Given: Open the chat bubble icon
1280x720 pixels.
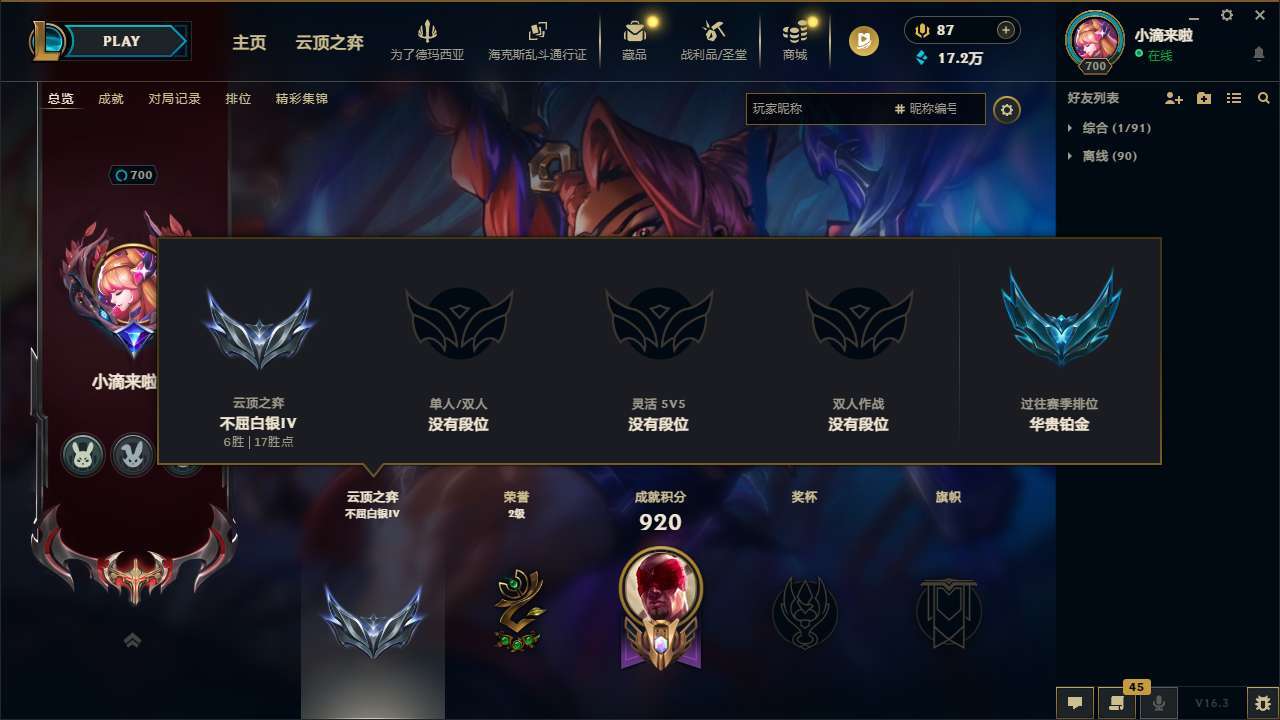Looking at the screenshot, I should point(1075,703).
